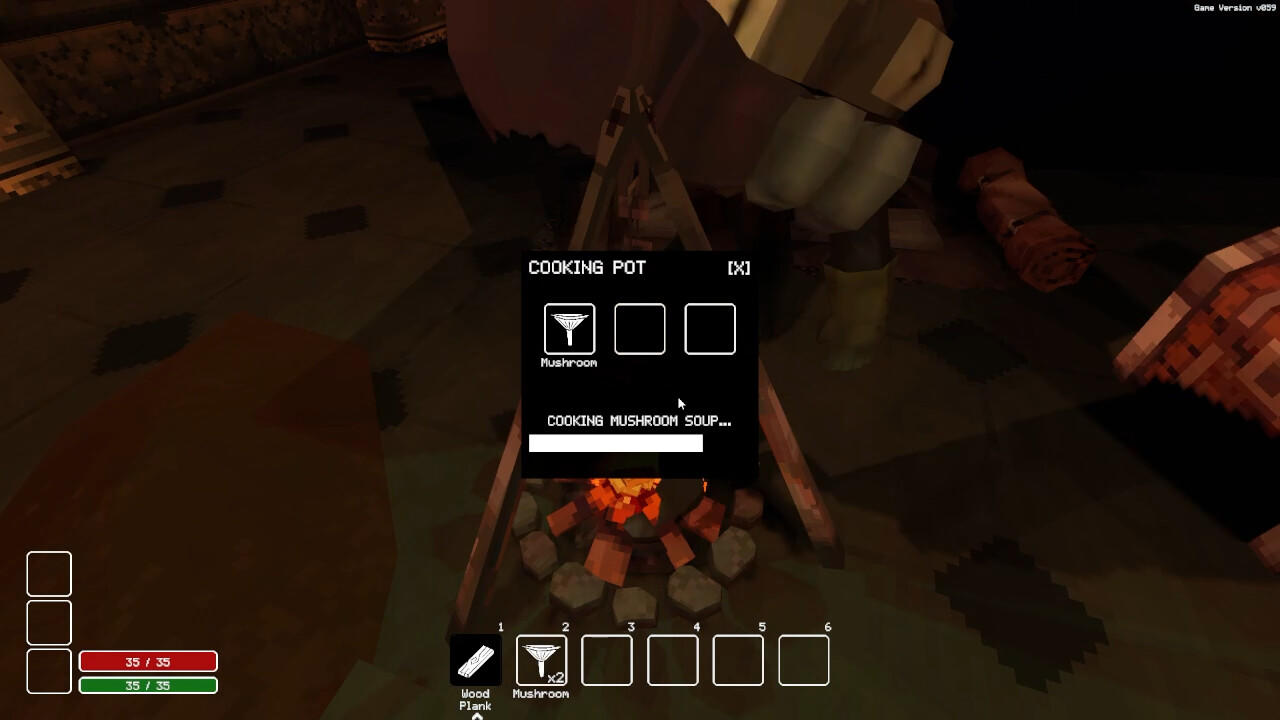Click the green 35/35 stamina bar
1280x720 pixels.
[148, 685]
